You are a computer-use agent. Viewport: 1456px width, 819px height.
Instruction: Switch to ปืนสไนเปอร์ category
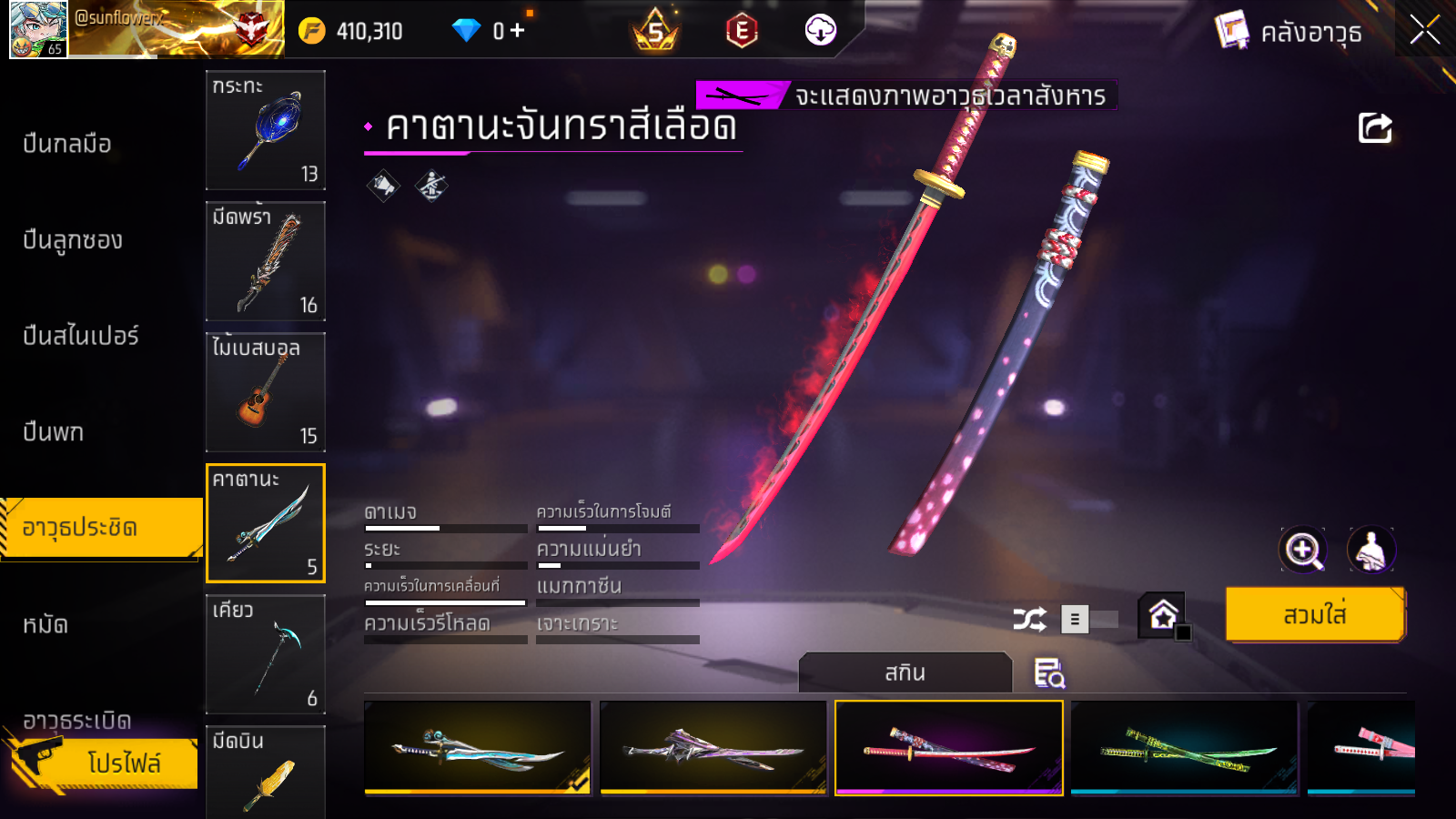pos(81,336)
